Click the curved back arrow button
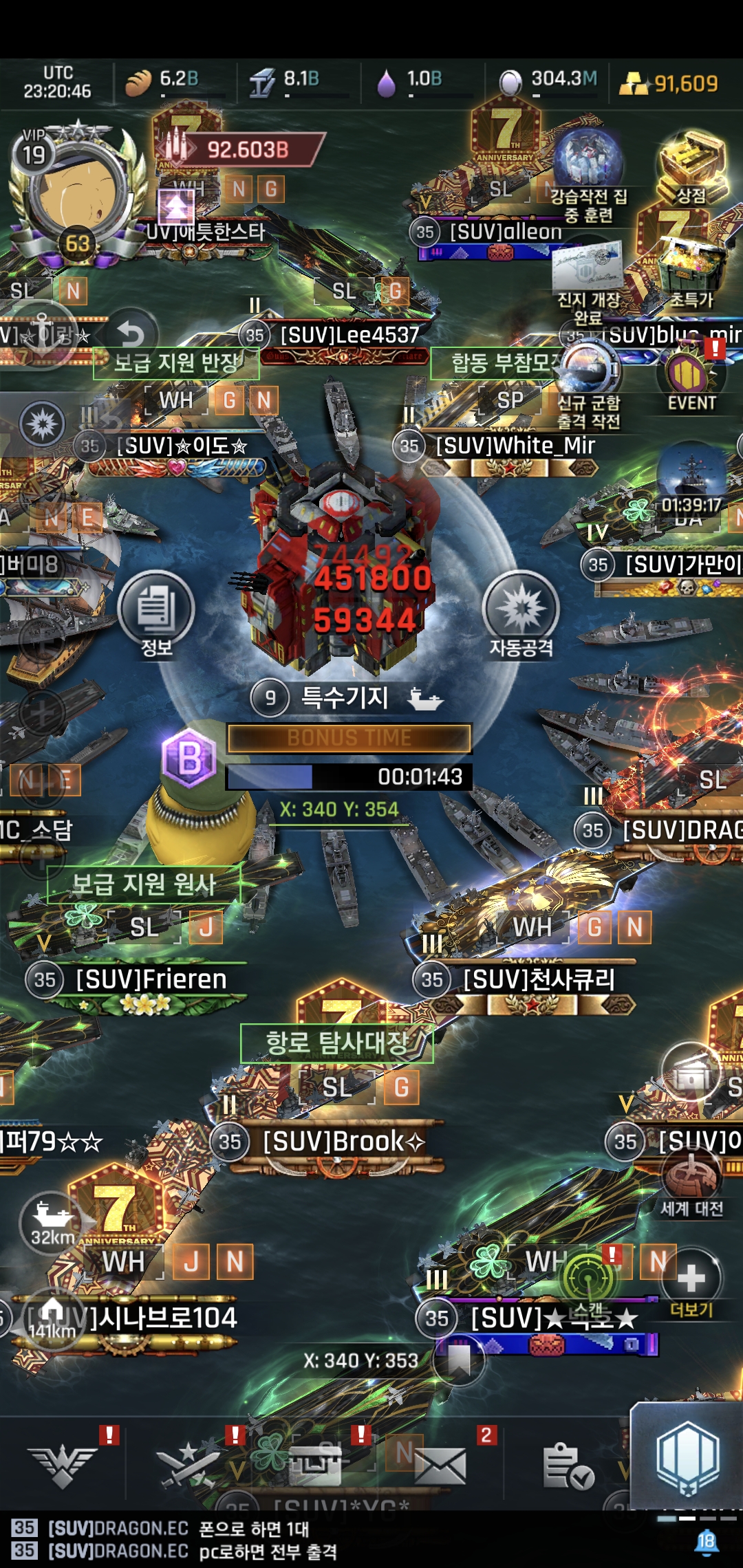This screenshot has width=743, height=1568. coord(131,335)
